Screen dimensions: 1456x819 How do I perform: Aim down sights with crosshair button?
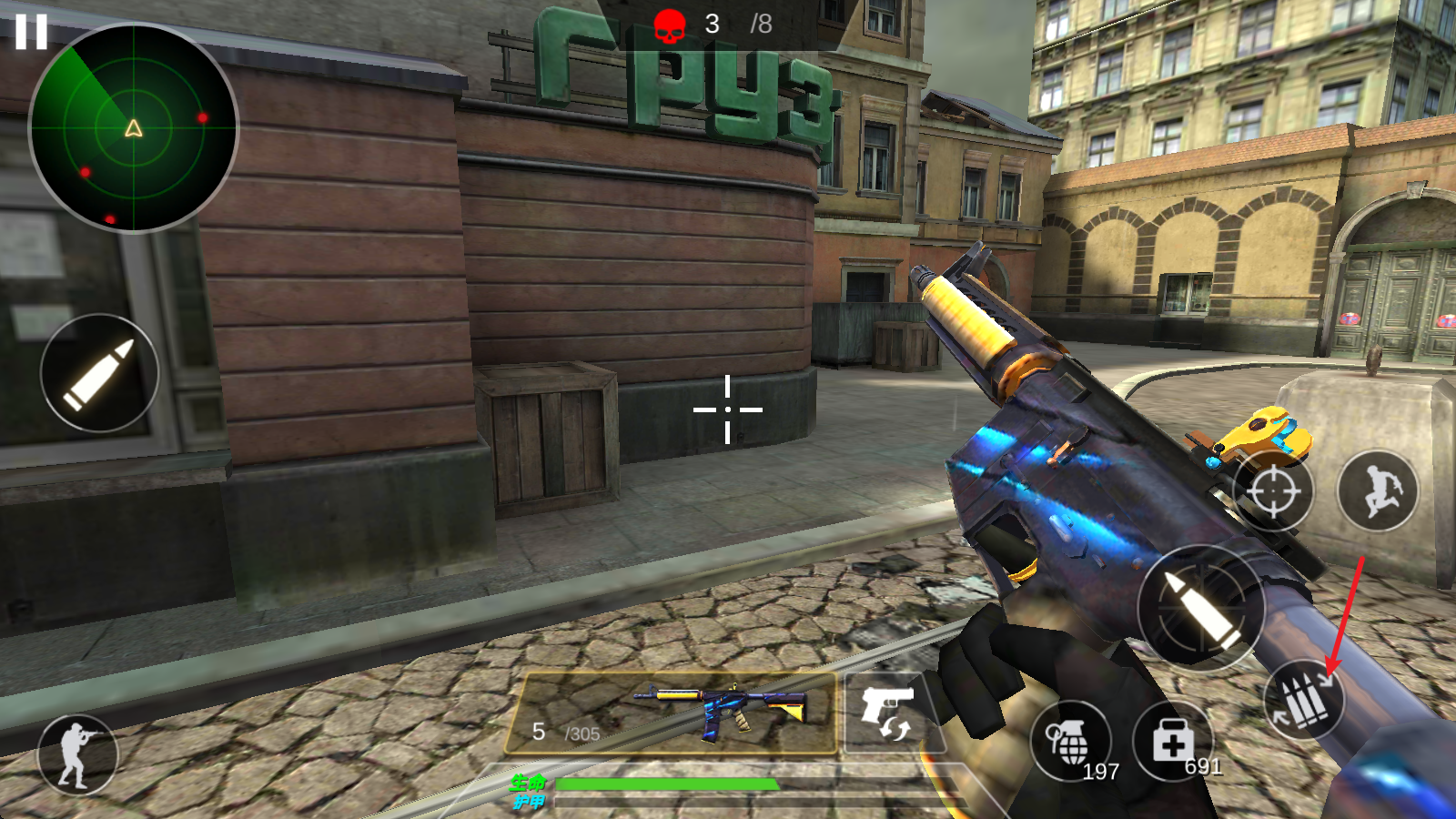1273,491
